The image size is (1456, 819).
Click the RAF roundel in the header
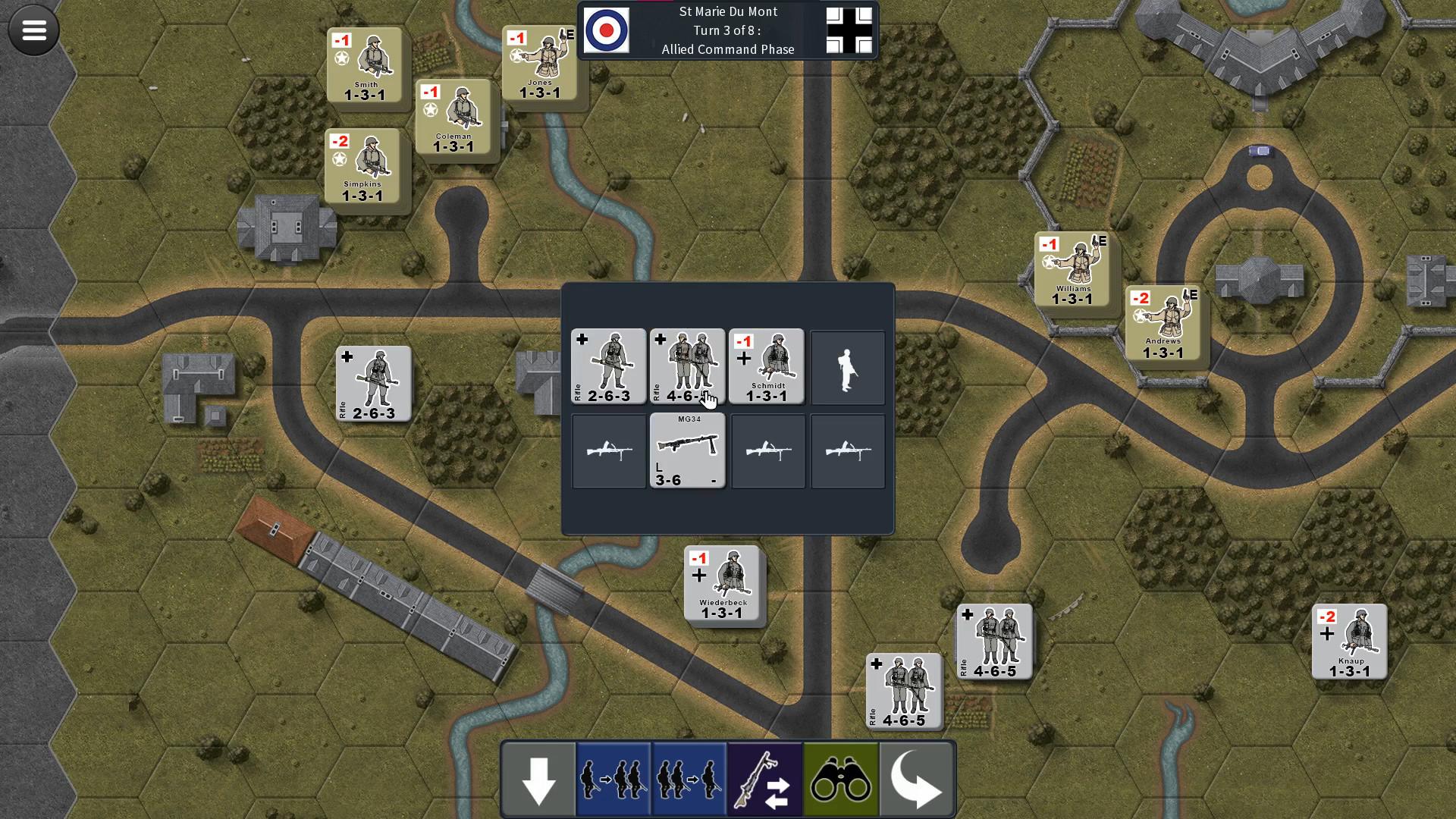(607, 30)
